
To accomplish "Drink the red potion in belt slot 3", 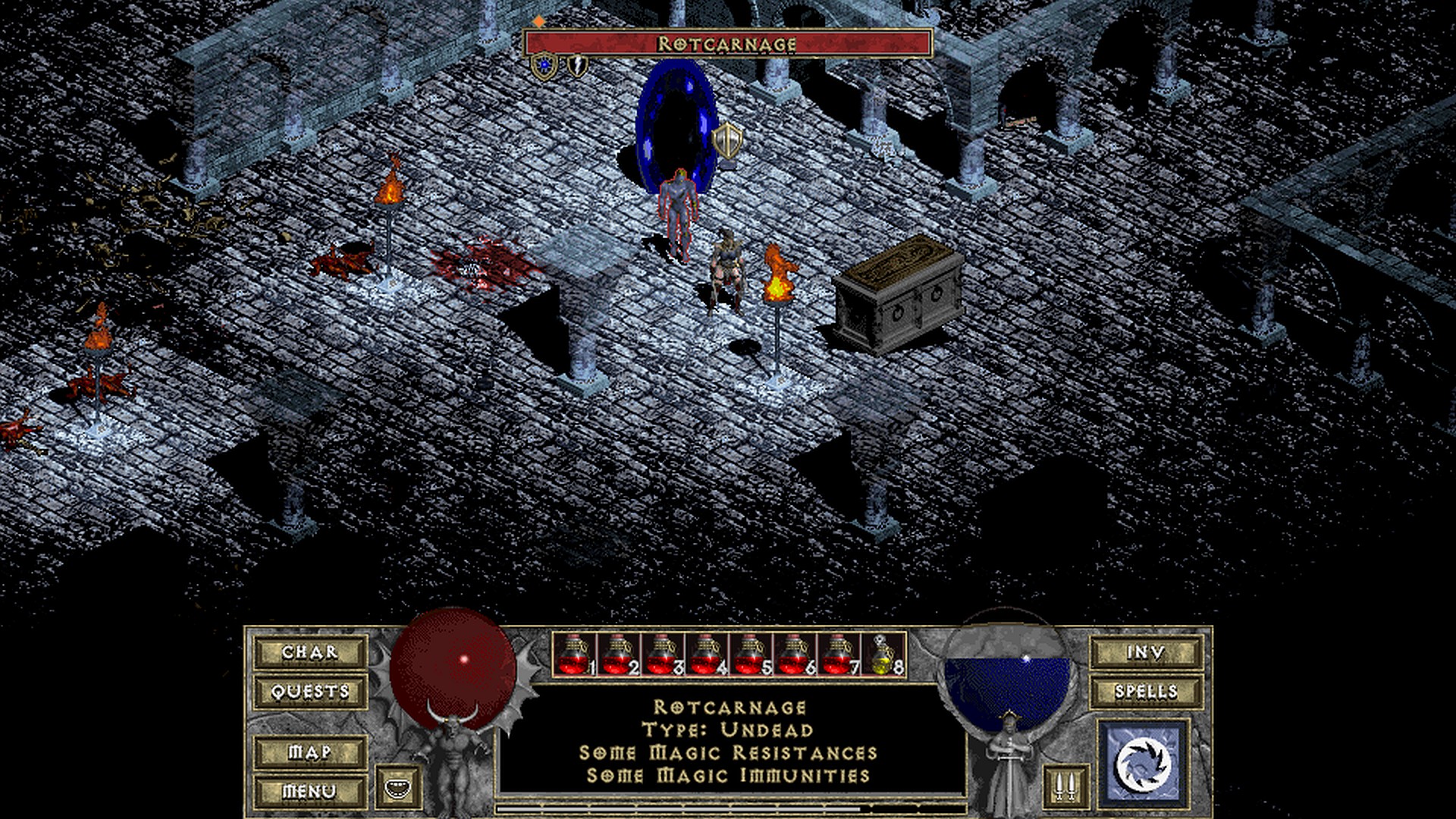I will coord(663,654).
